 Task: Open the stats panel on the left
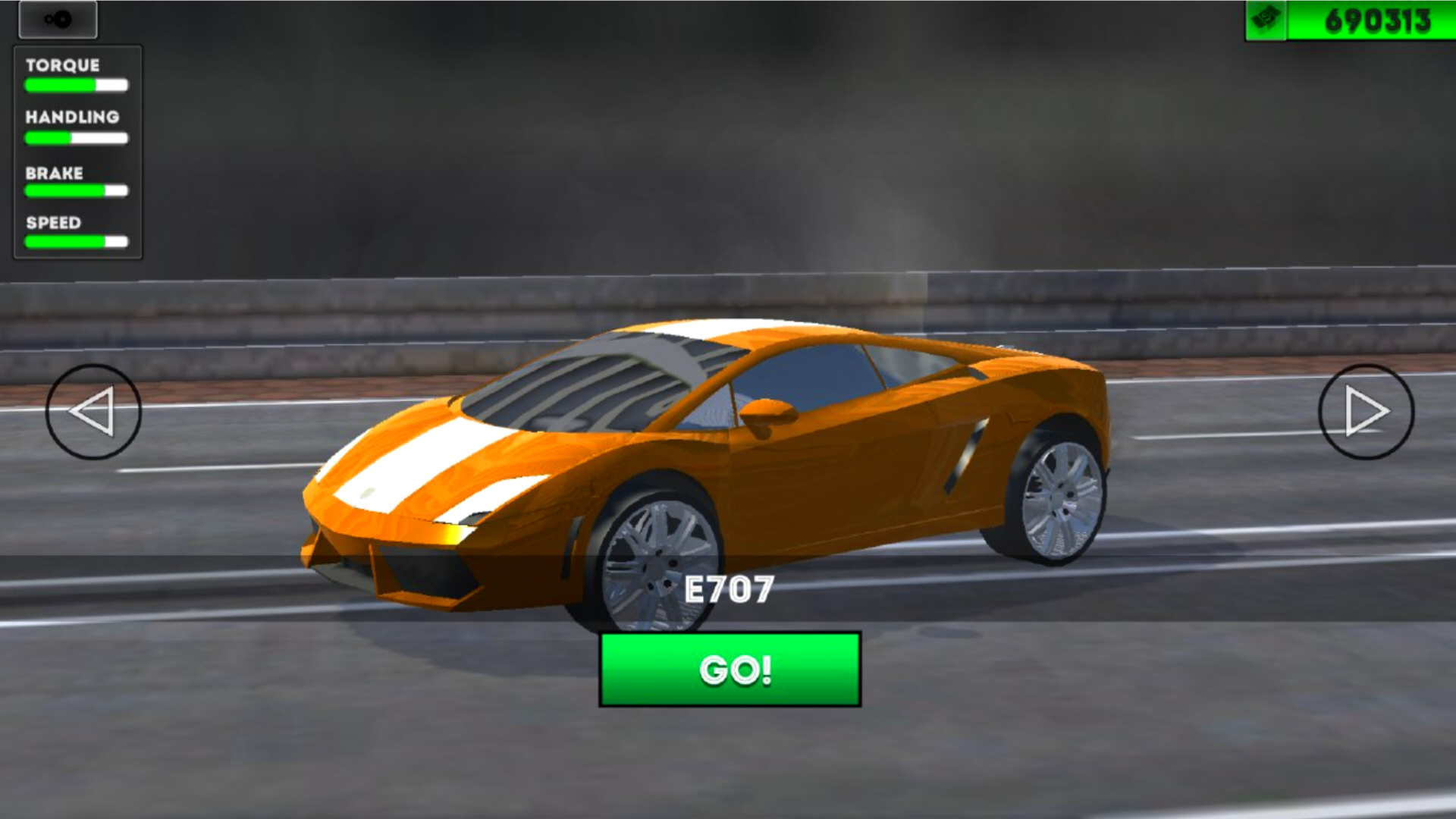[76, 152]
